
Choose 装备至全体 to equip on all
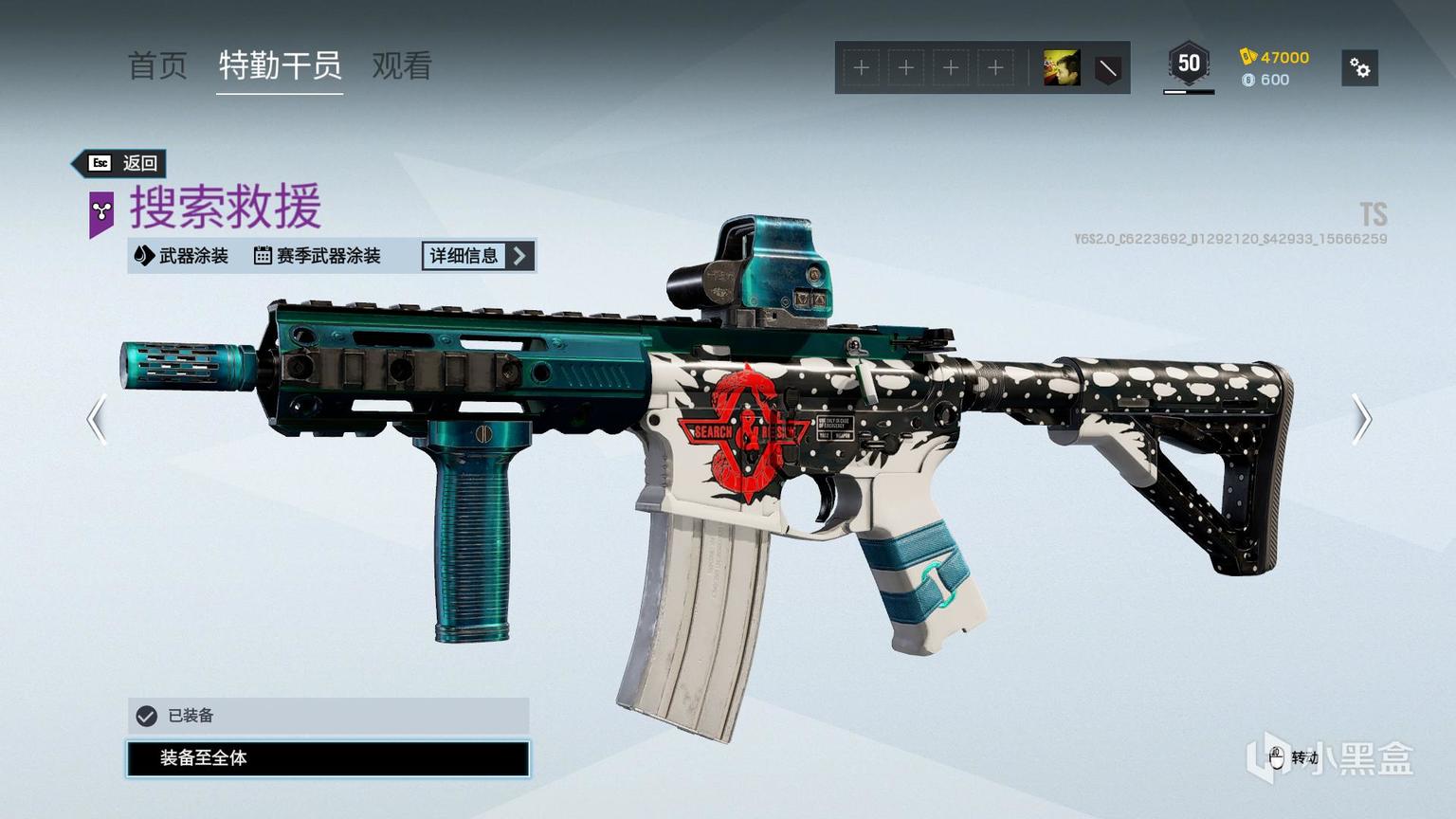click(x=328, y=758)
